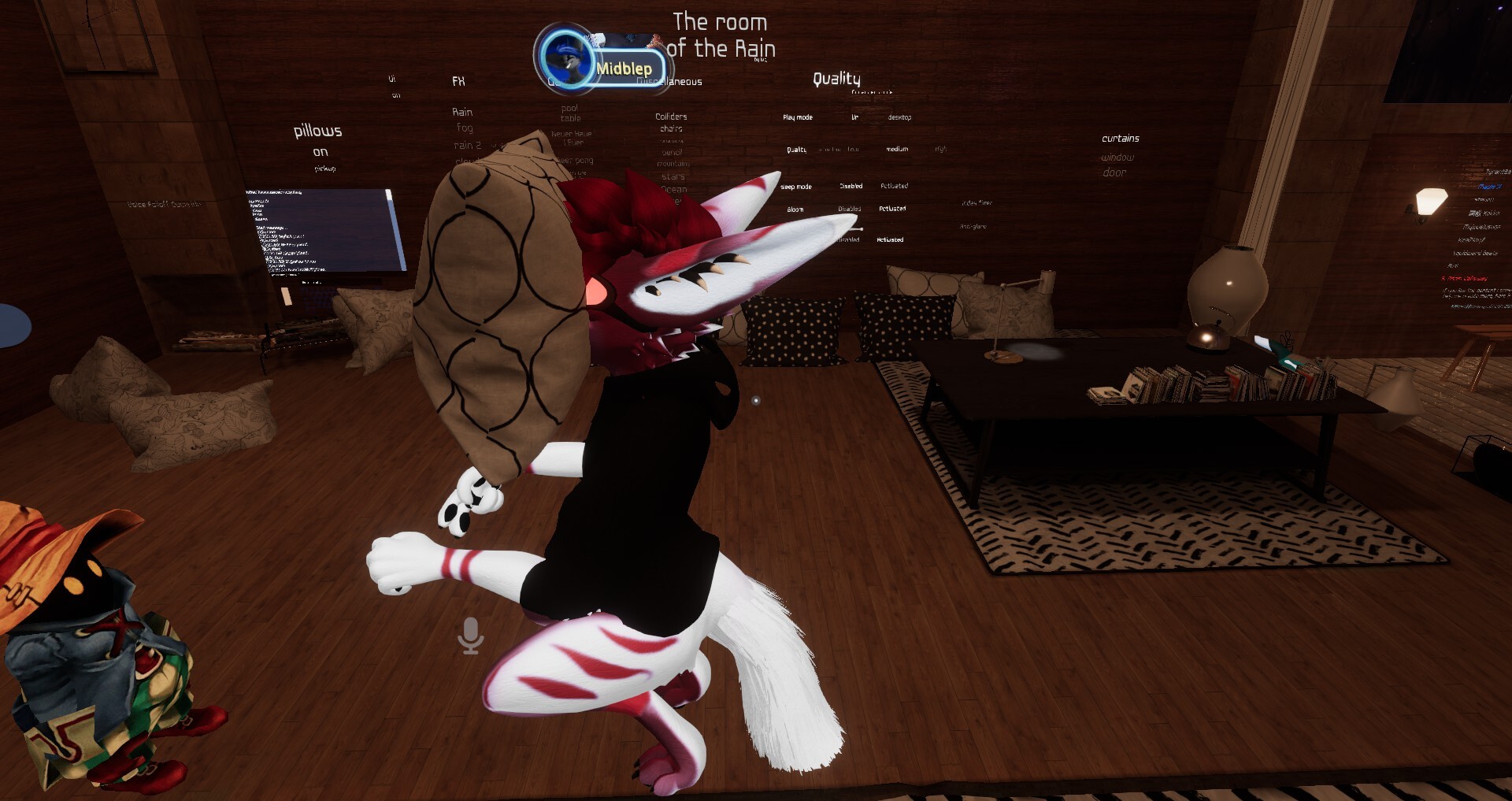Toggle the pool table option

(570, 113)
